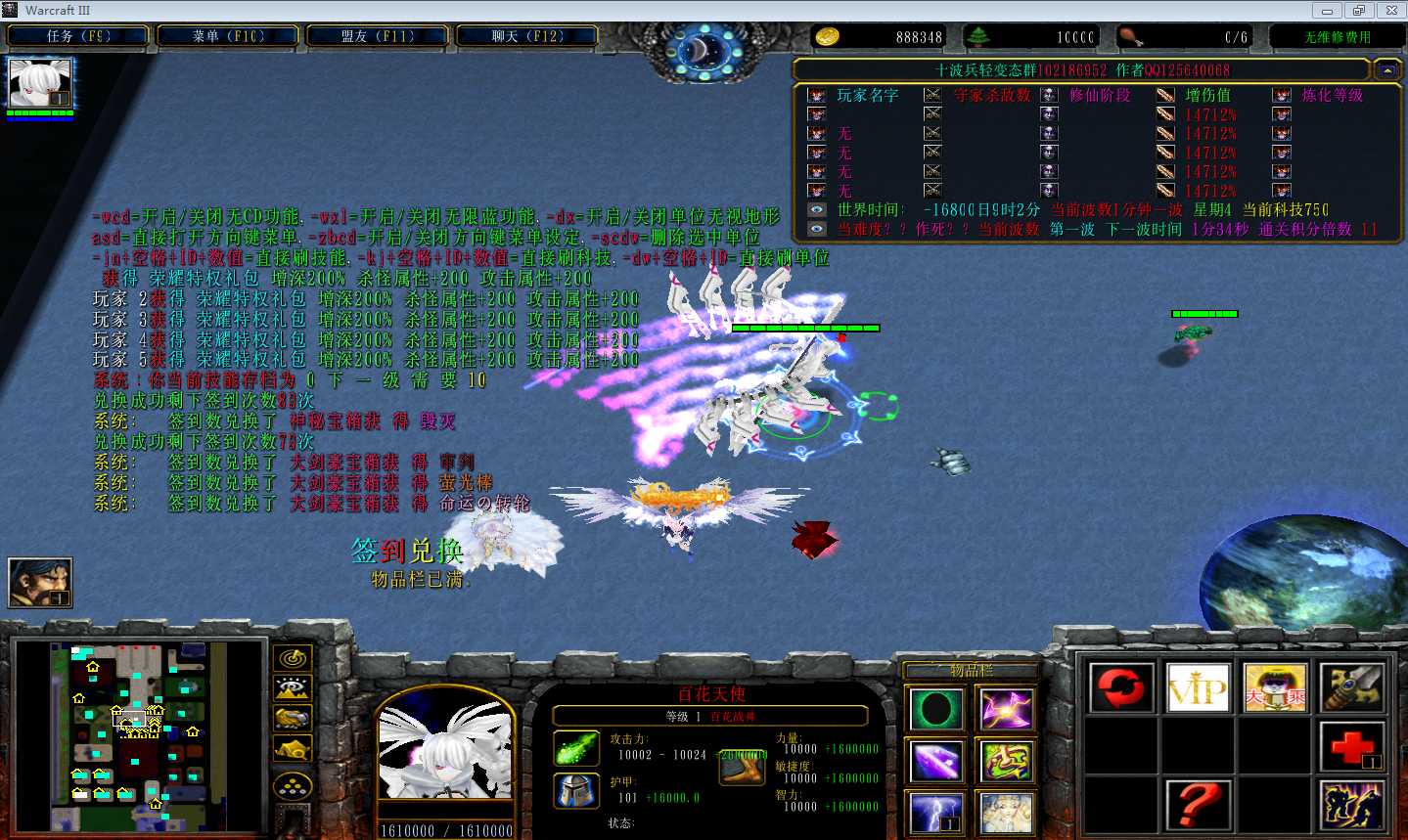
Task: Activate the red circular arrows ability
Action: pyautogui.click(x=1121, y=687)
